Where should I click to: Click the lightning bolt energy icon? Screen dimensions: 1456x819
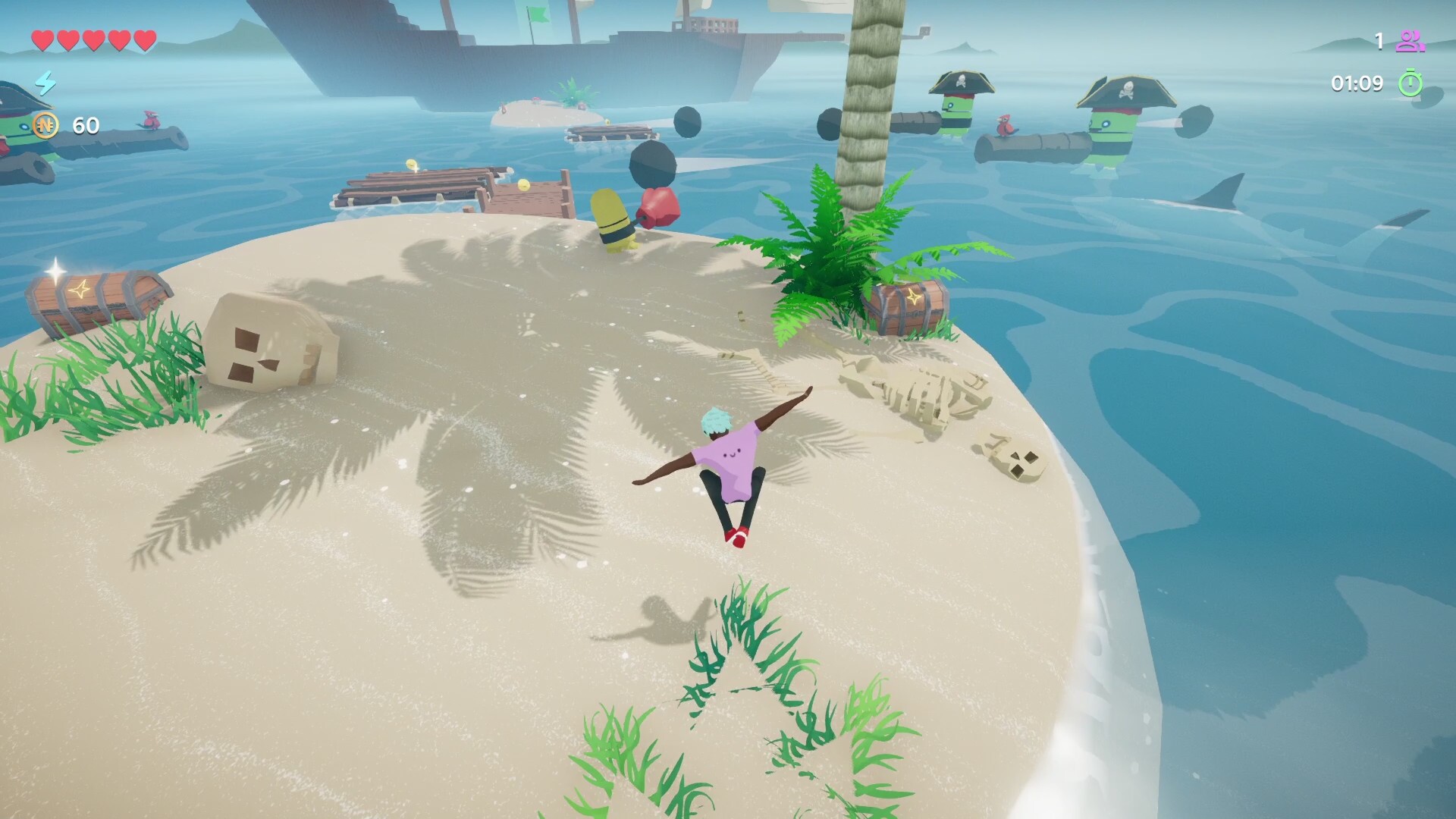(45, 83)
